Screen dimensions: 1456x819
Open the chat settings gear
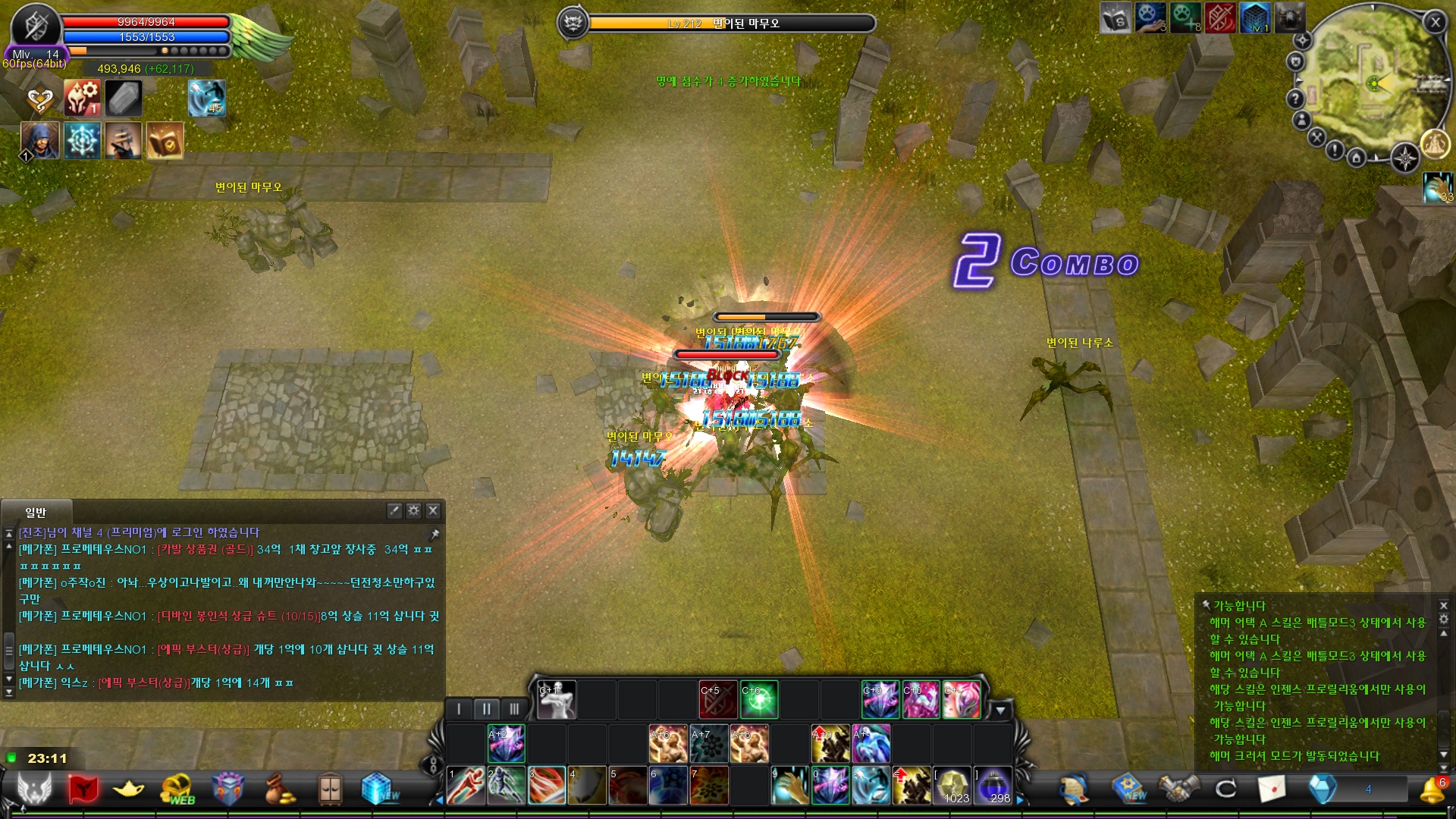(x=413, y=511)
